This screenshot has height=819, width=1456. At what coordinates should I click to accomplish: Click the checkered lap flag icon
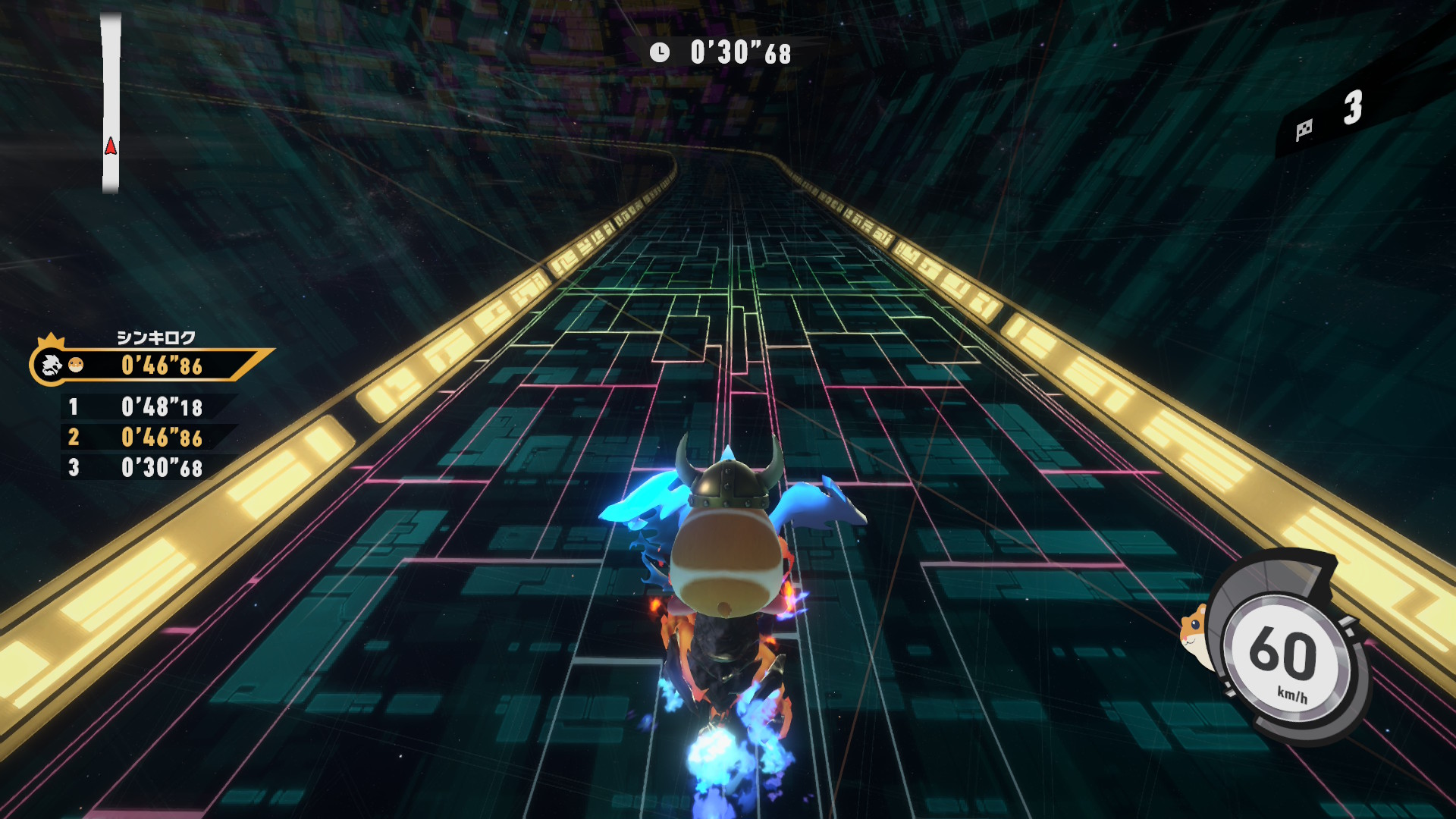1304,130
